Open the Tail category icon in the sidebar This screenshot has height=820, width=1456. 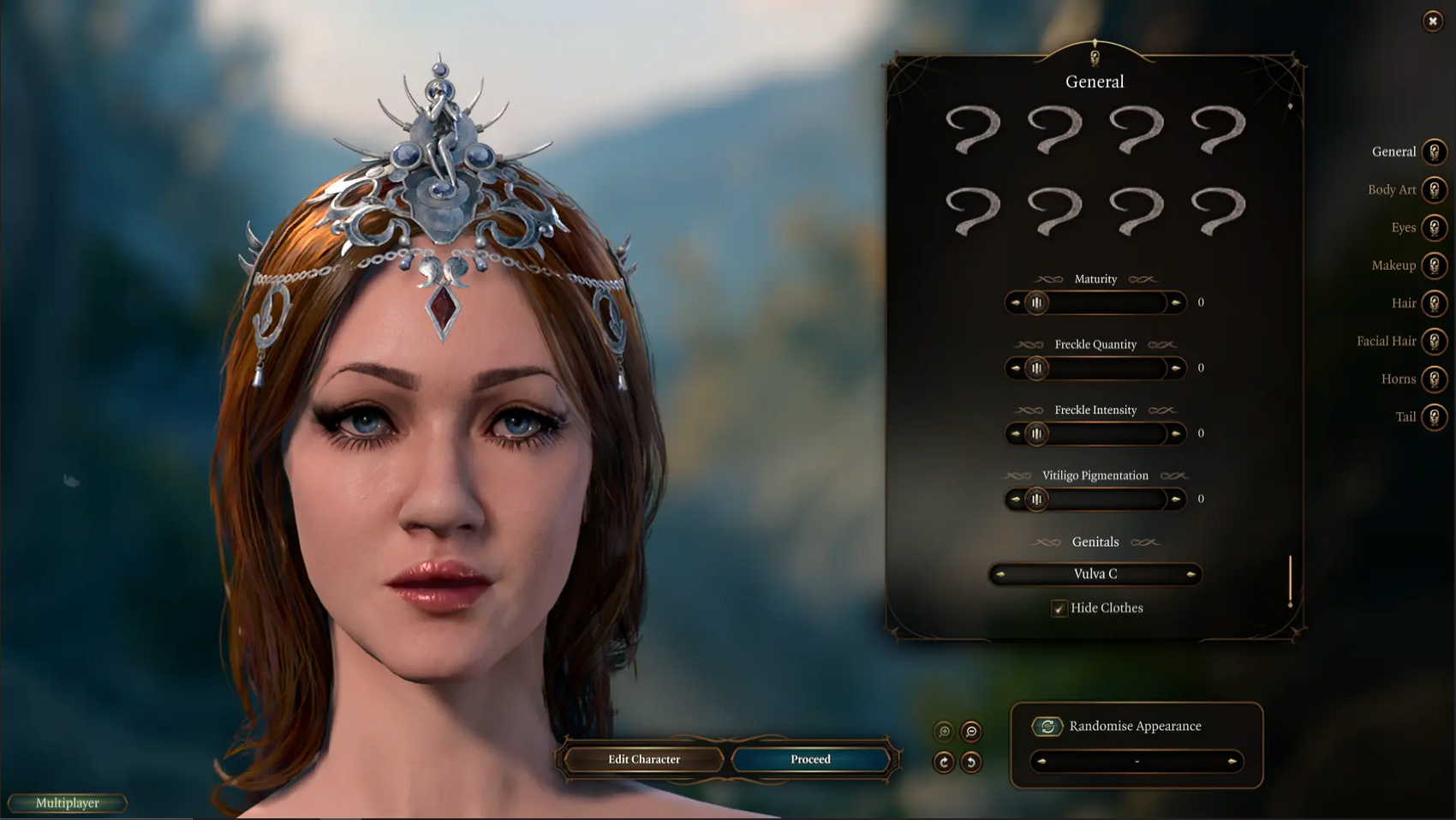(1435, 416)
